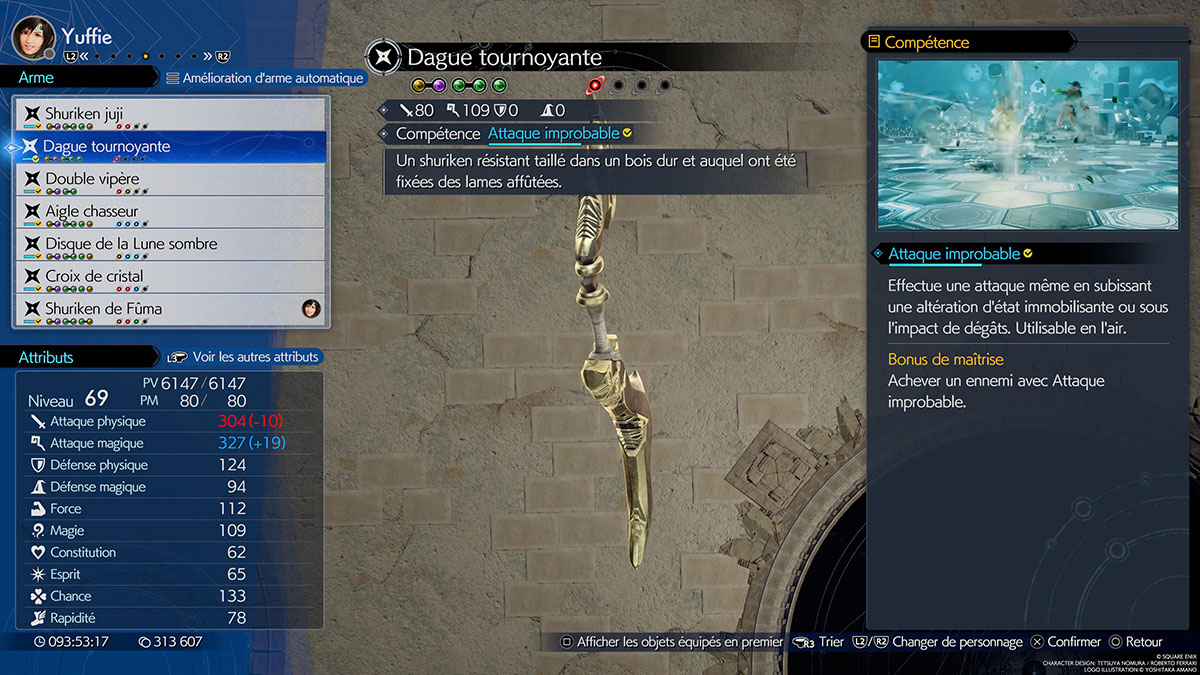Image resolution: width=1200 pixels, height=675 pixels.
Task: Pick the Aigle chasseur weapon
Action: click(168, 212)
